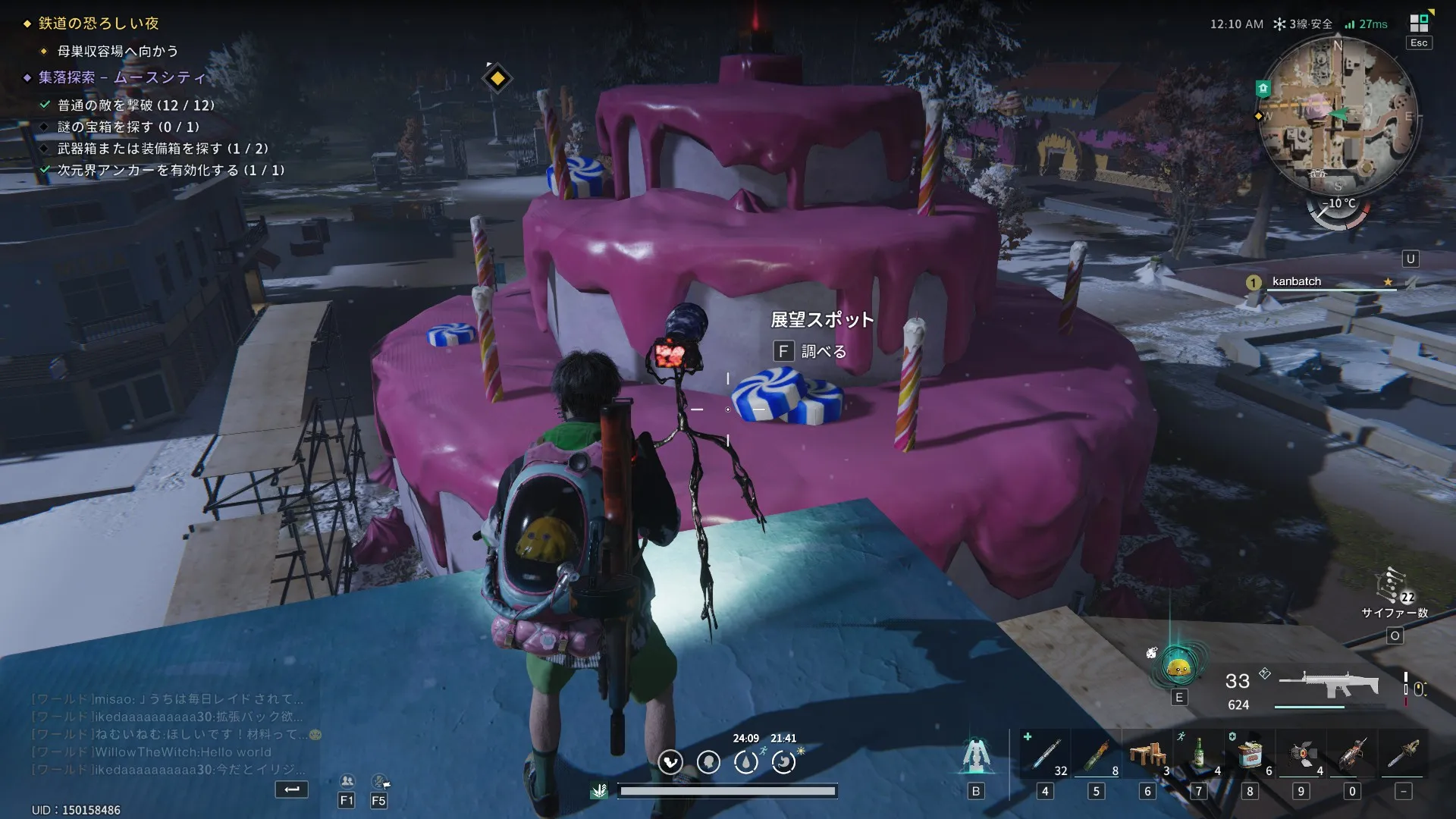The image size is (1456, 819).
Task: Select the 集落探索 - ムースシティ quest entry
Action: pos(122,77)
